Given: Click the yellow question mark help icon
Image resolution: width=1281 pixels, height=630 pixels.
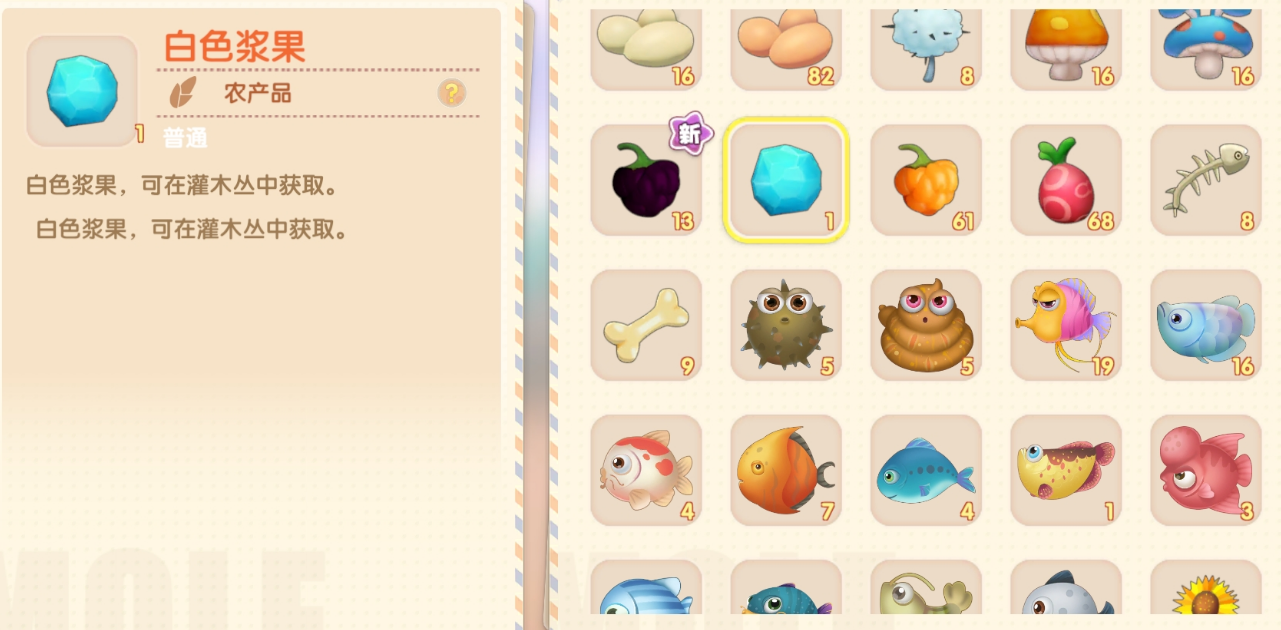Looking at the screenshot, I should click(x=452, y=93).
